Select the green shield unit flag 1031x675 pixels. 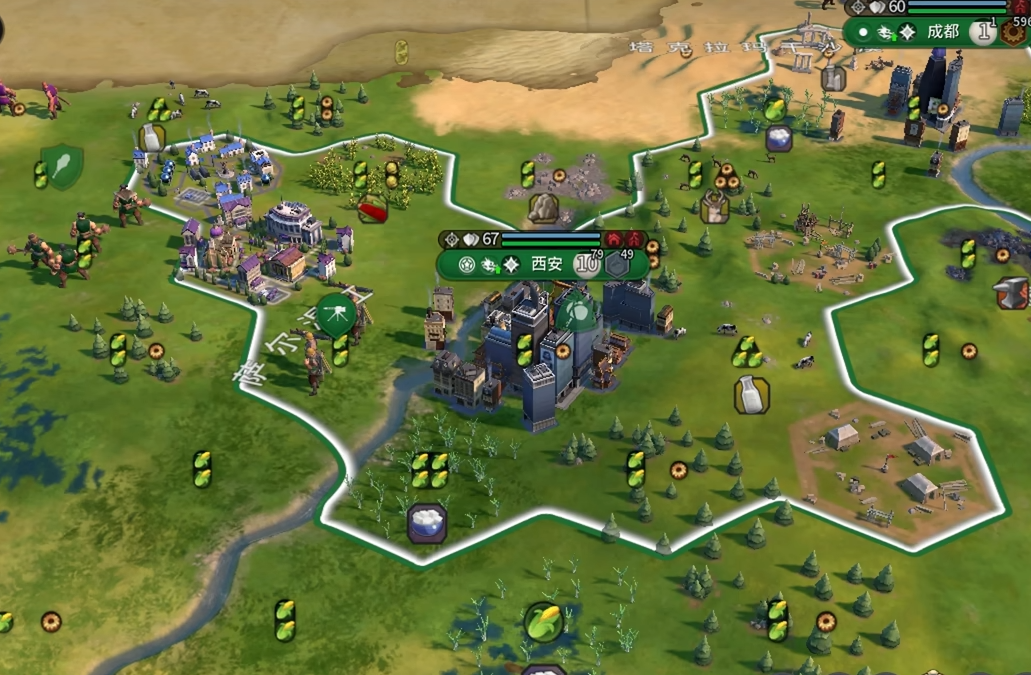click(x=62, y=166)
